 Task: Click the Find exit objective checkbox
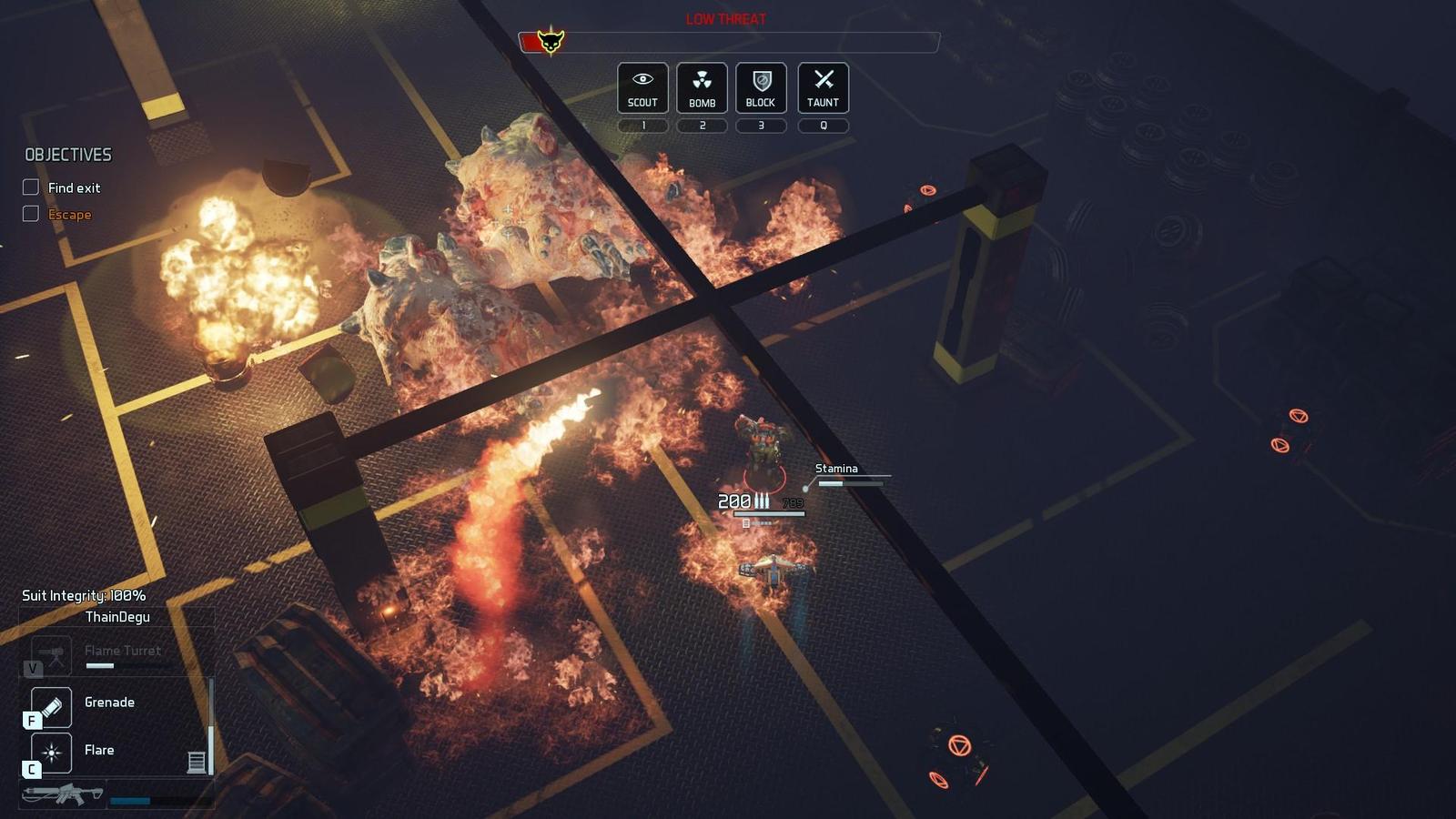pyautogui.click(x=31, y=187)
